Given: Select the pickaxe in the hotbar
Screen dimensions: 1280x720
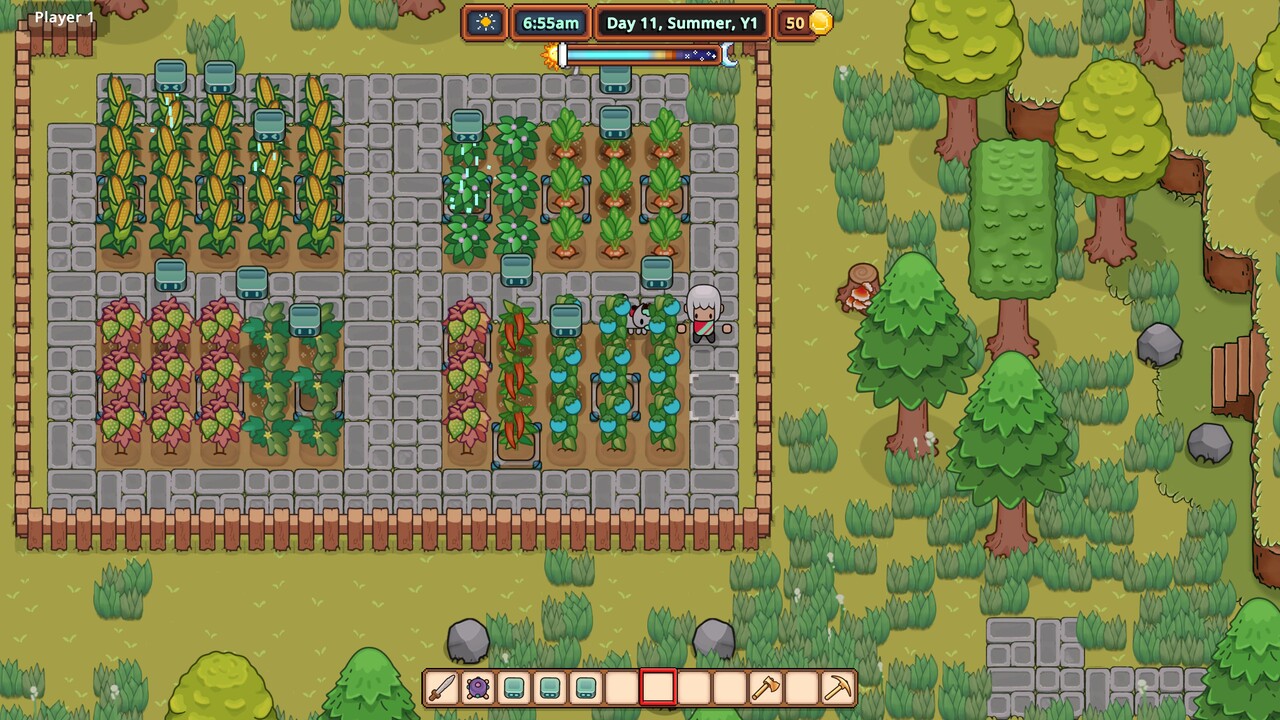Looking at the screenshot, I should (837, 687).
